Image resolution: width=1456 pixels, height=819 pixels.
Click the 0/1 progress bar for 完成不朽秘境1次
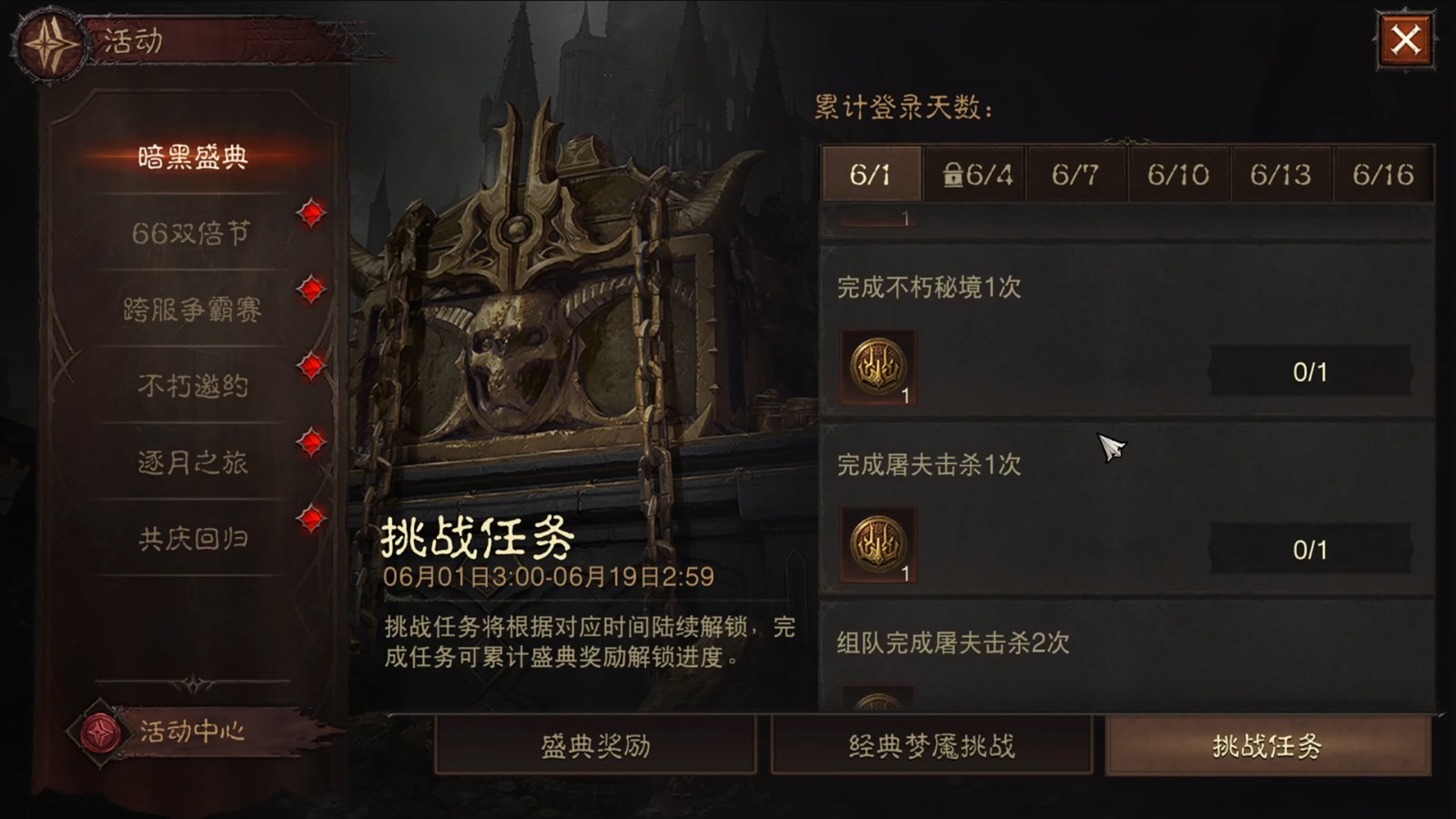coord(1310,370)
